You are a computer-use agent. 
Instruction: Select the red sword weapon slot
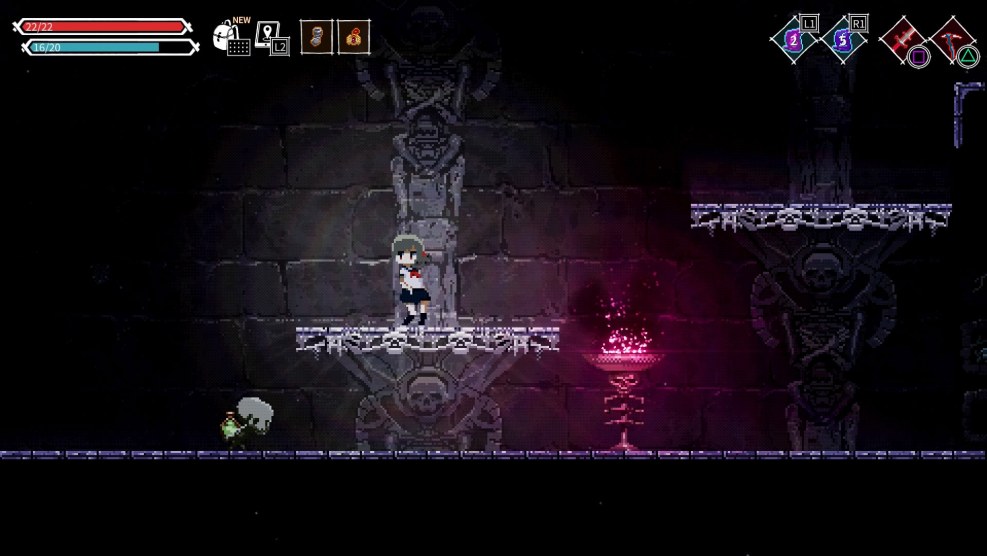click(902, 39)
